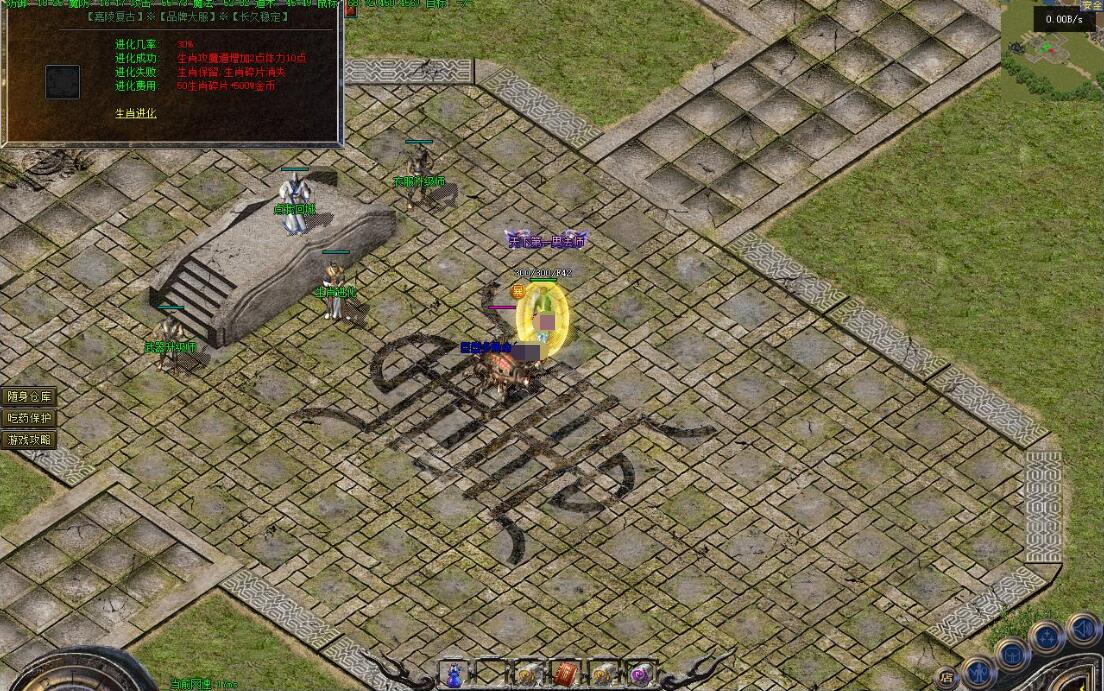
Task: Open the 随身仓库 portable warehouse
Action: click(29, 397)
